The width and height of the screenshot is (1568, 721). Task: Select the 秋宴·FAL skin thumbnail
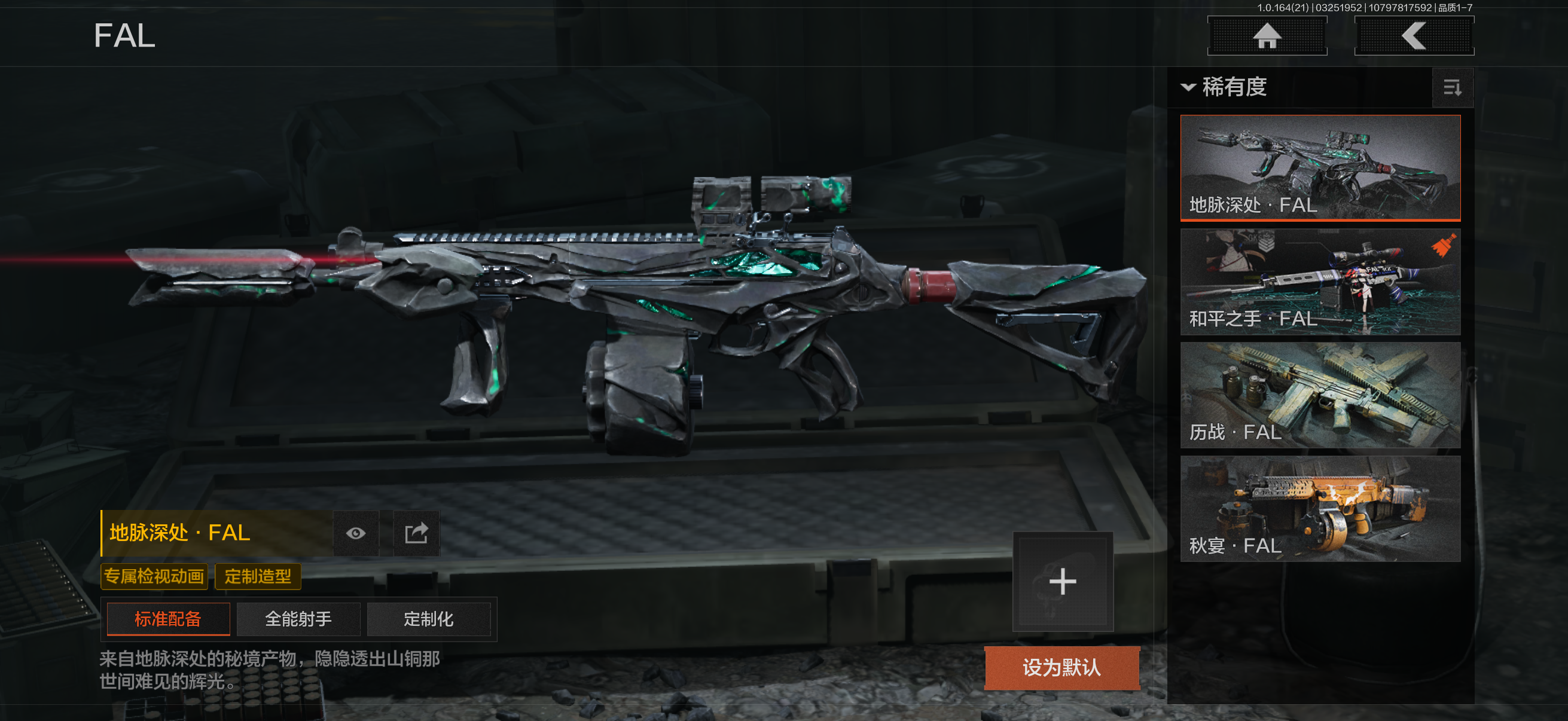(1320, 509)
